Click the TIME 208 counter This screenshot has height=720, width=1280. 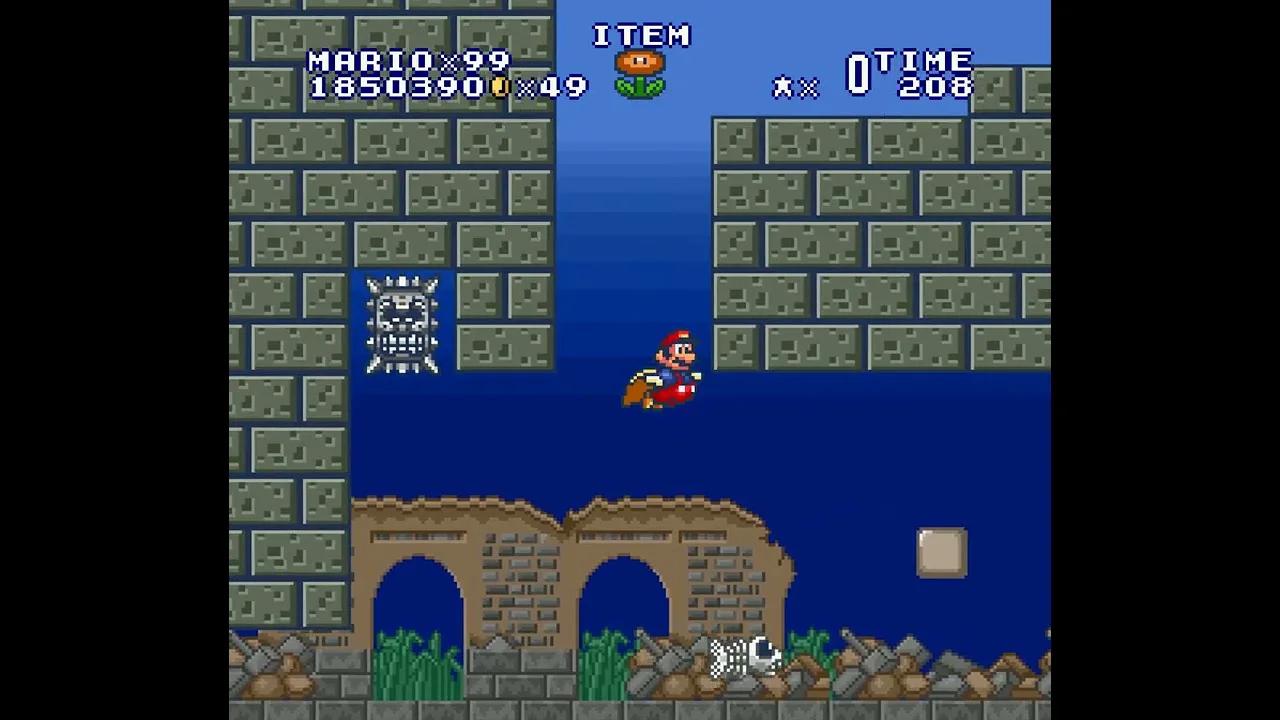click(930, 75)
